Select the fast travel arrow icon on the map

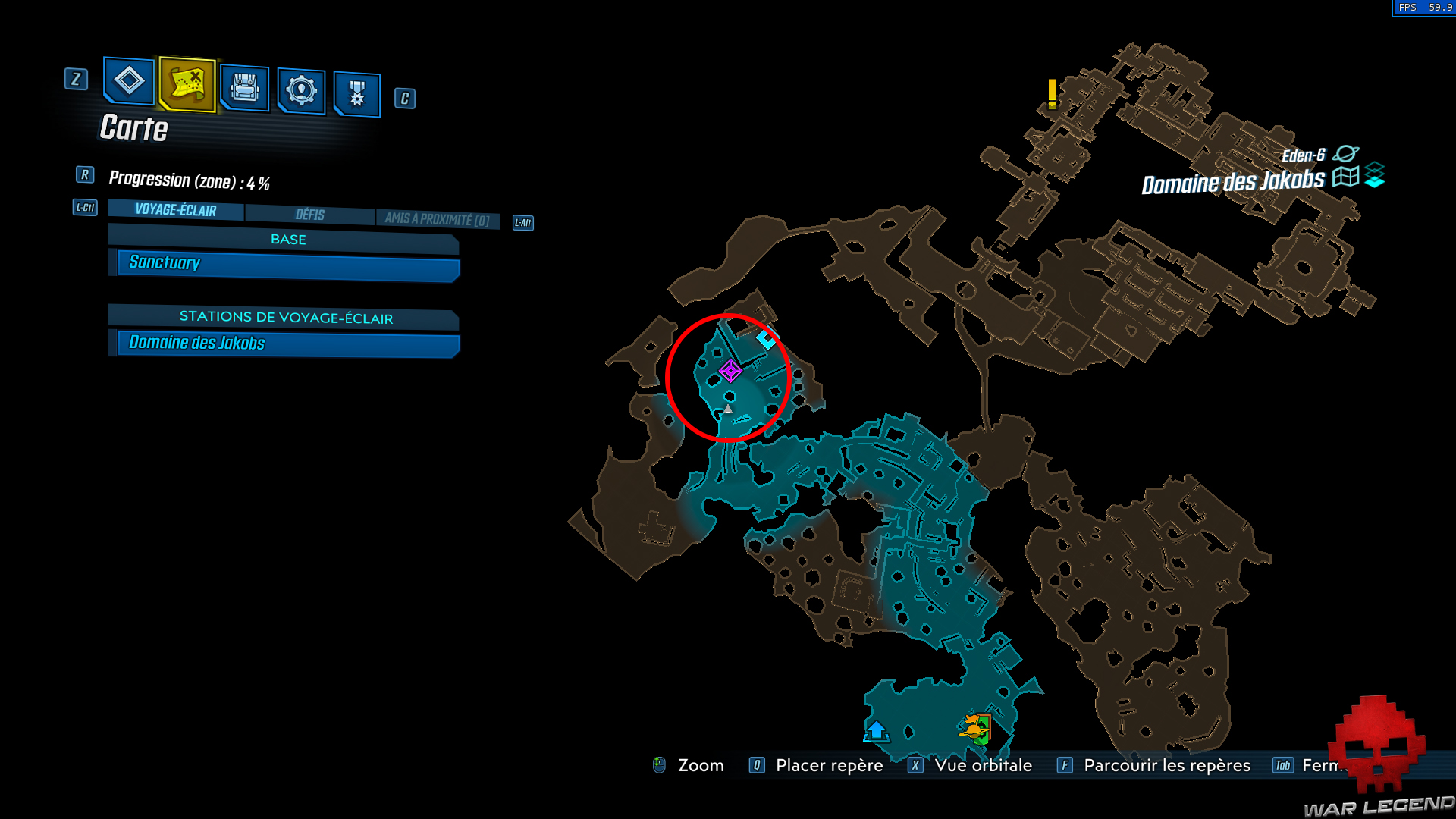(x=876, y=730)
